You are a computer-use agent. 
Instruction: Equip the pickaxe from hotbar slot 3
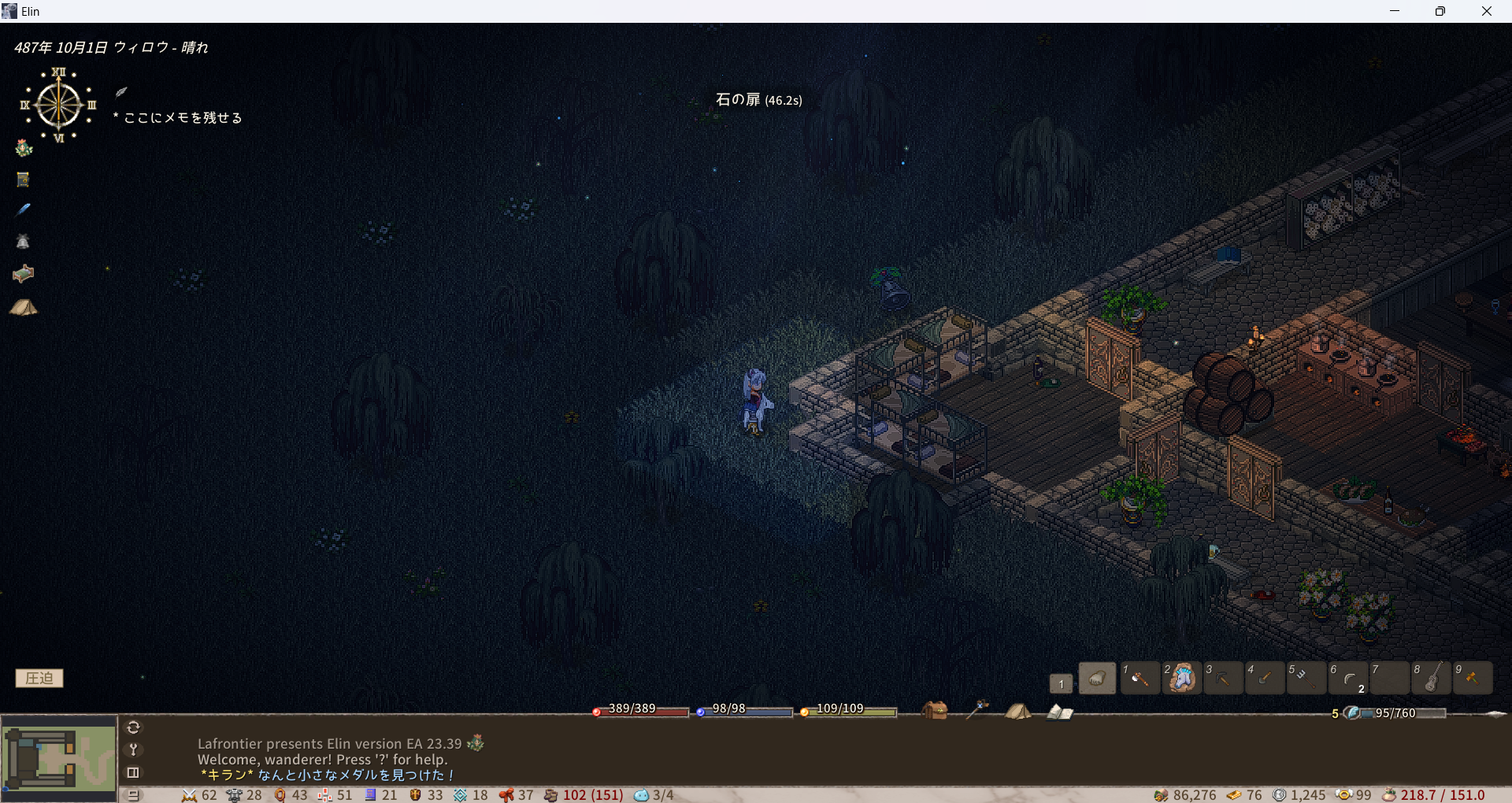(1223, 678)
